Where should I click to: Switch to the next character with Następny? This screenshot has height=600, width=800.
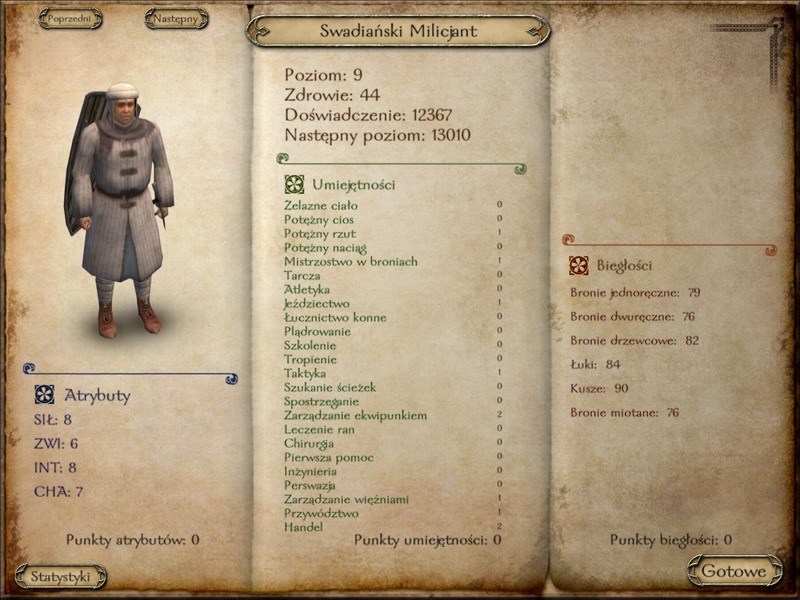[176, 19]
